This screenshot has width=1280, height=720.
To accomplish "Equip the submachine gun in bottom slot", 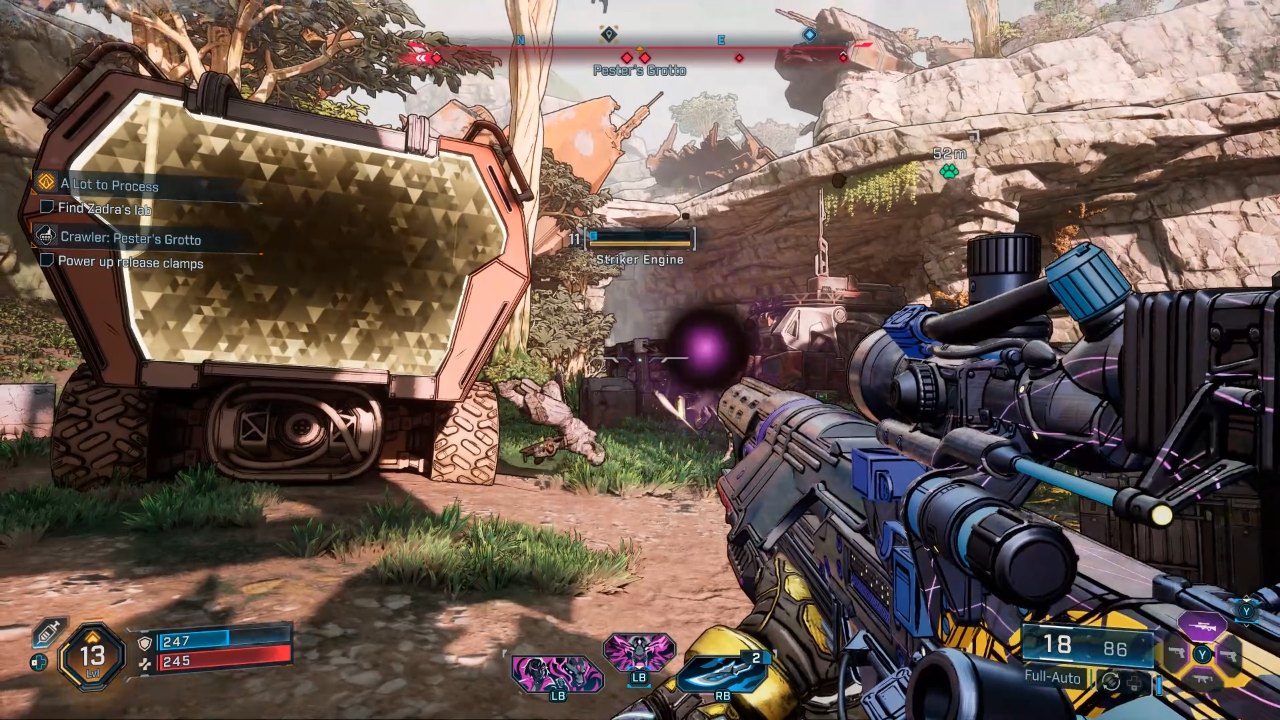I will [1202, 680].
